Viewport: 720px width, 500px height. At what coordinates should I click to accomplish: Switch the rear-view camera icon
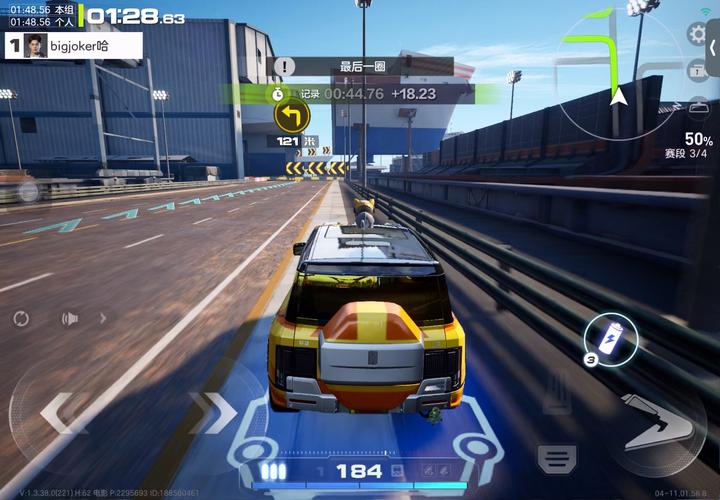point(699,107)
